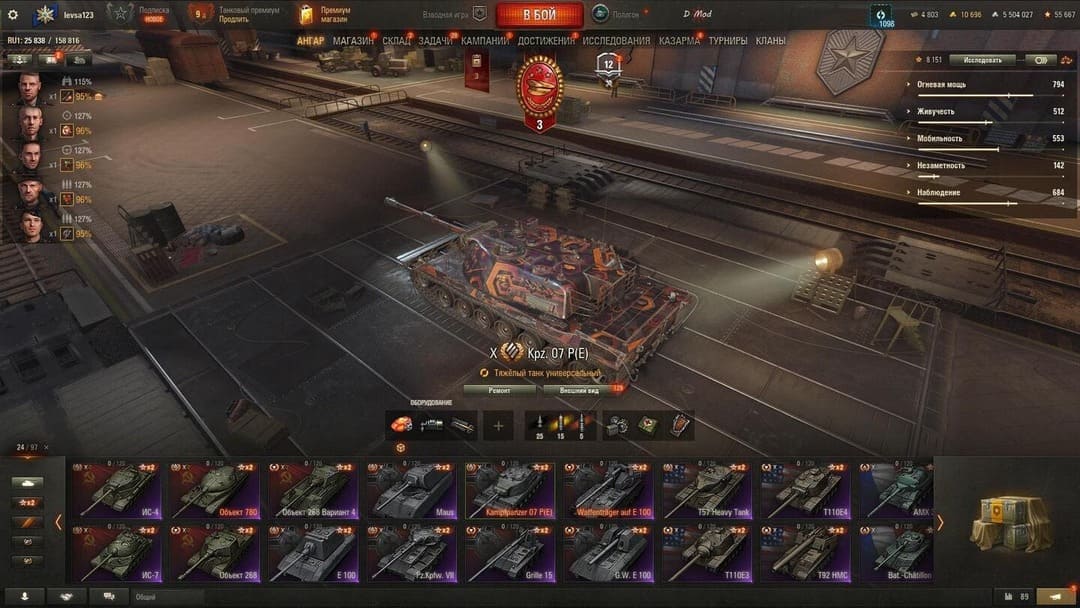This screenshot has height=608, width=1080.
Task: Open the loot crates storage
Action: (x=1010, y=520)
